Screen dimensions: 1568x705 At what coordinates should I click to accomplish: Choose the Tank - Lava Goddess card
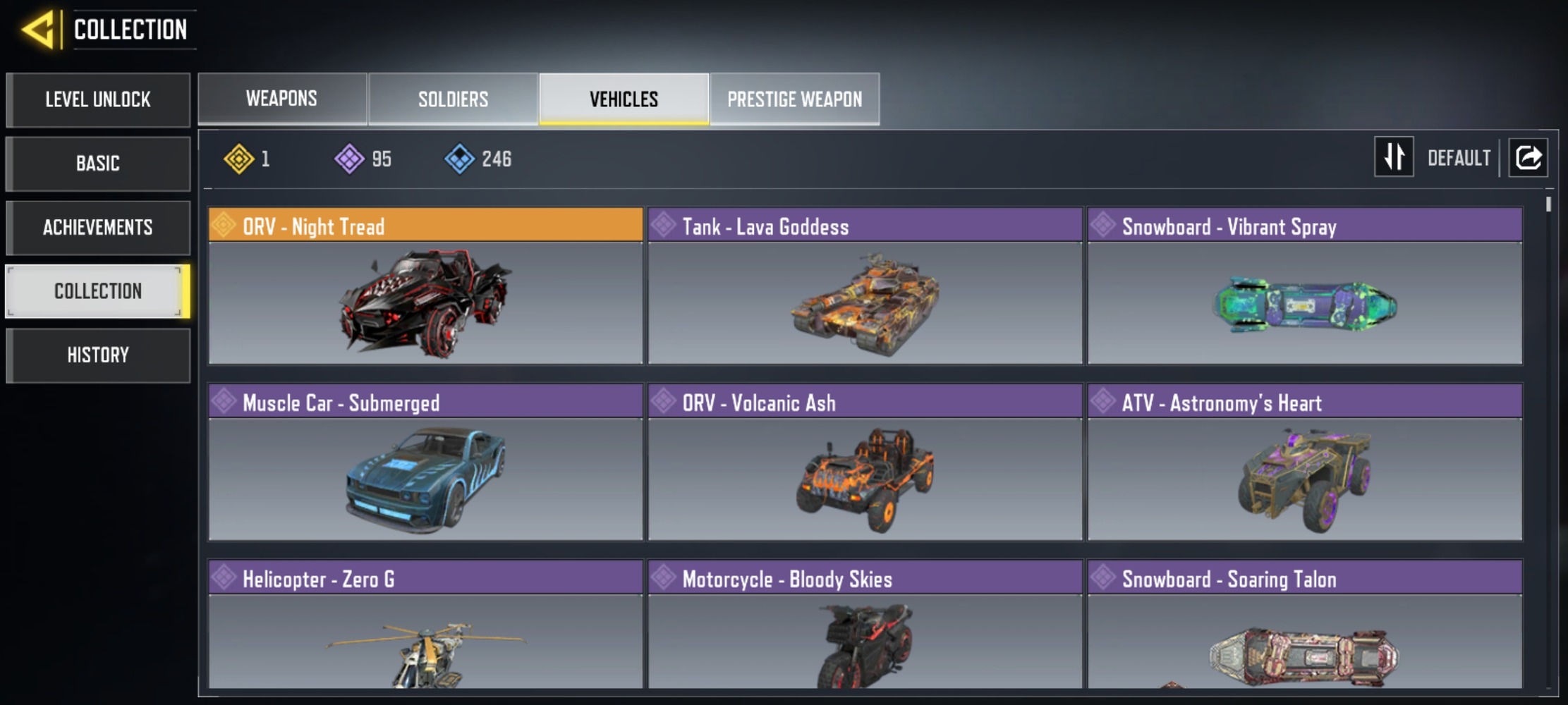click(865, 286)
